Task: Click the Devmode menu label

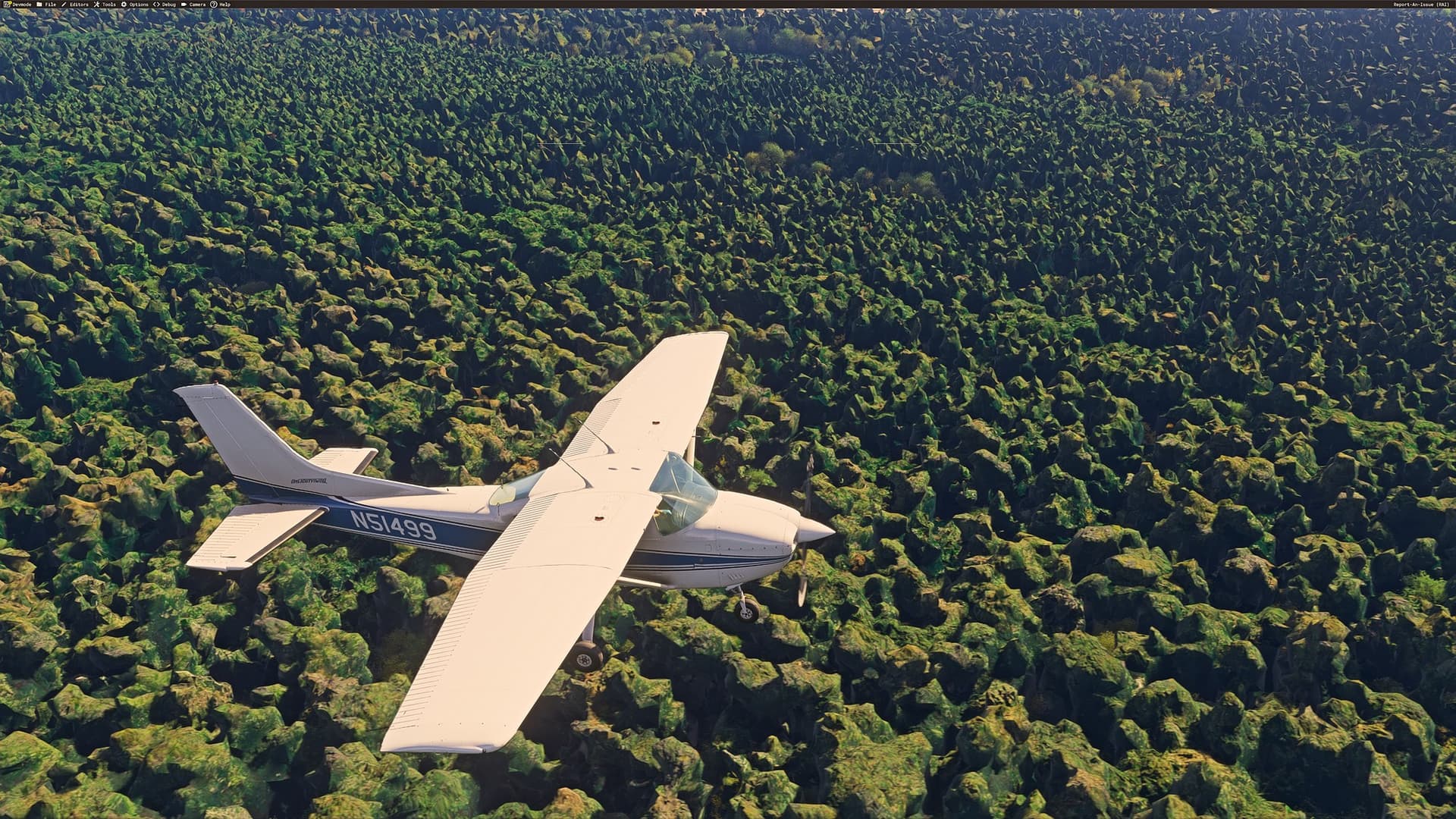Action: 22,4
